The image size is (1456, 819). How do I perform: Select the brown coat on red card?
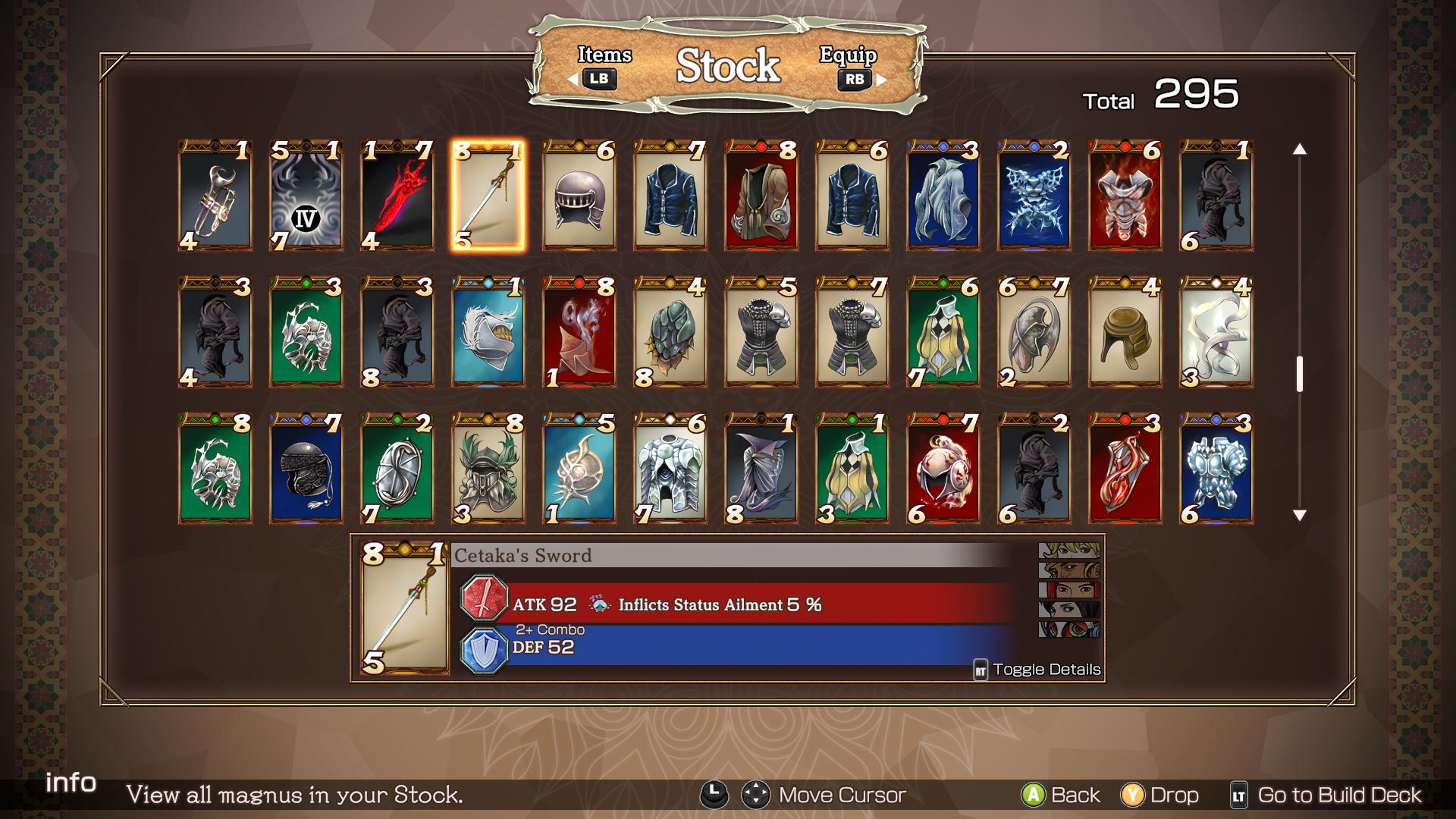[x=761, y=196]
